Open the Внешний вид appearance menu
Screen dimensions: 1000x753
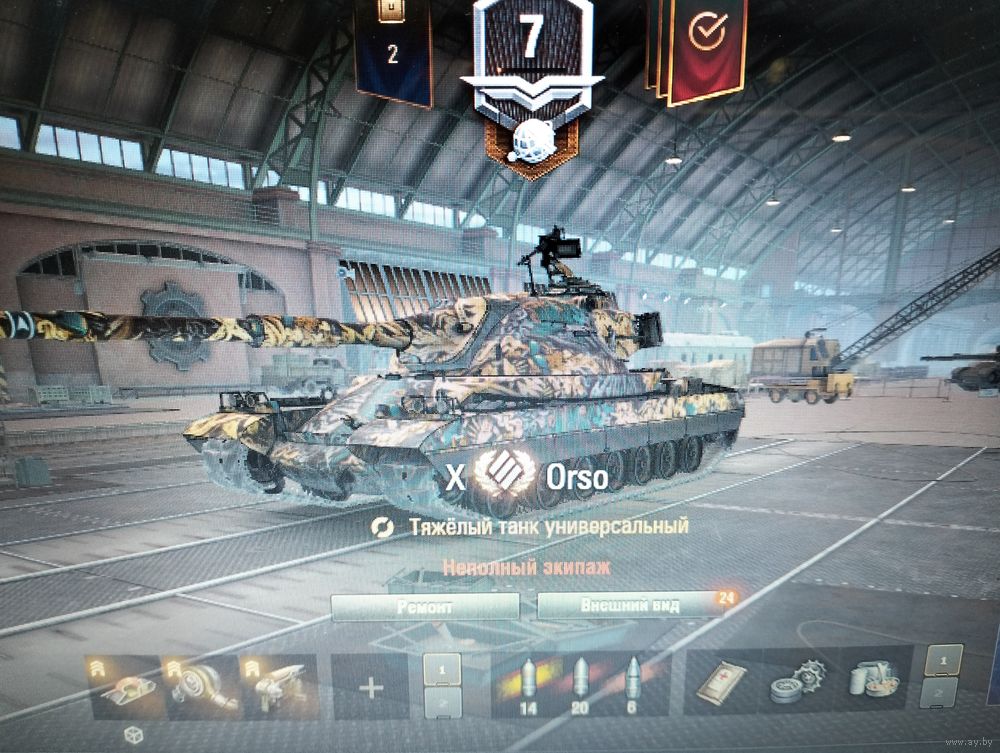630,606
